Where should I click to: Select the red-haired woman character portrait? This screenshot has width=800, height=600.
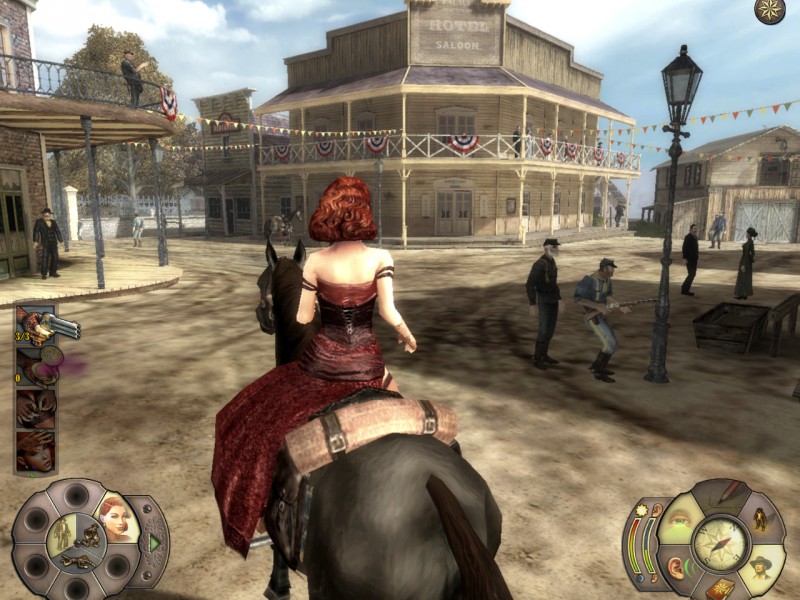(x=117, y=520)
